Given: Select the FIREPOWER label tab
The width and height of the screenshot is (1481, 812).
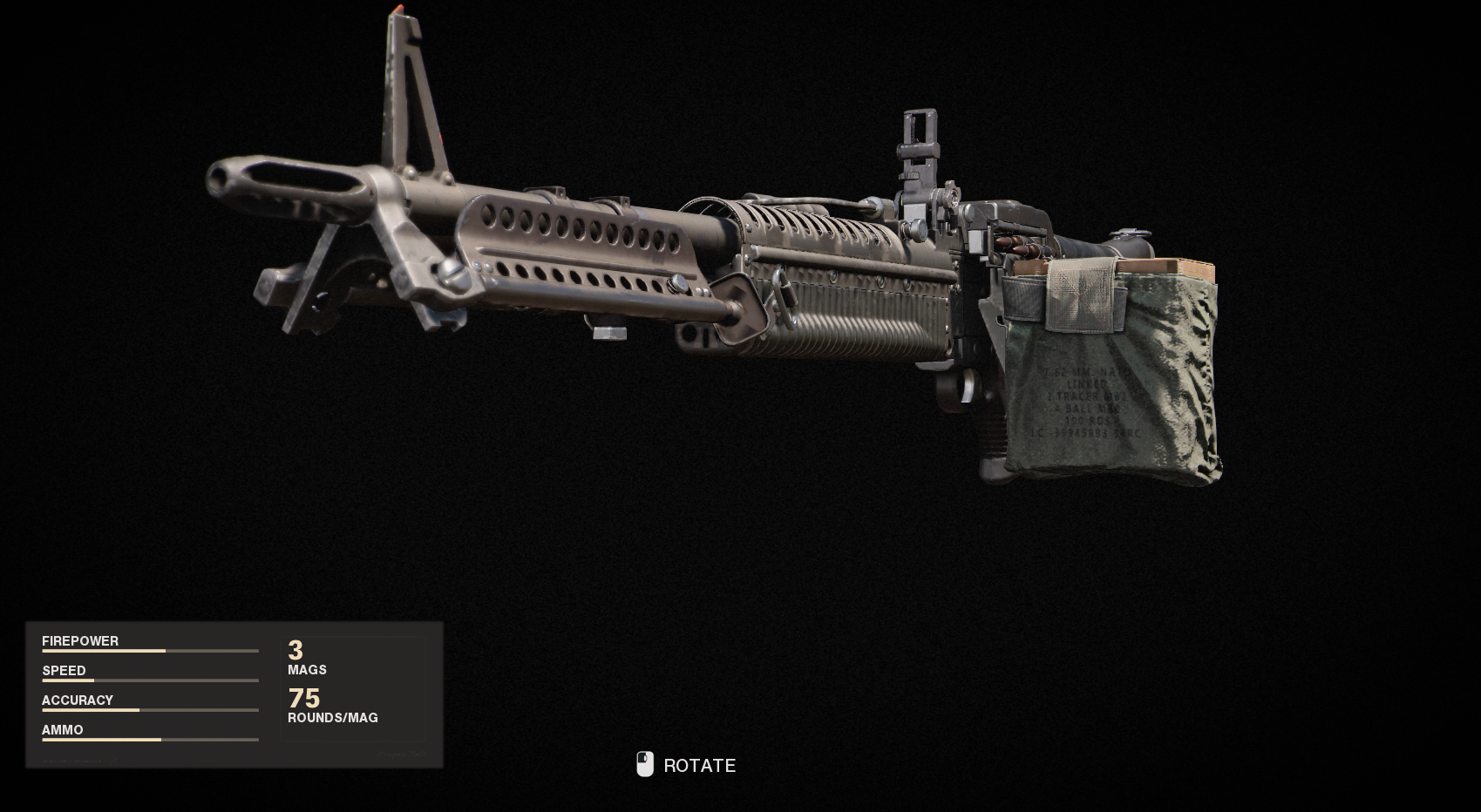Looking at the screenshot, I should click(80, 640).
